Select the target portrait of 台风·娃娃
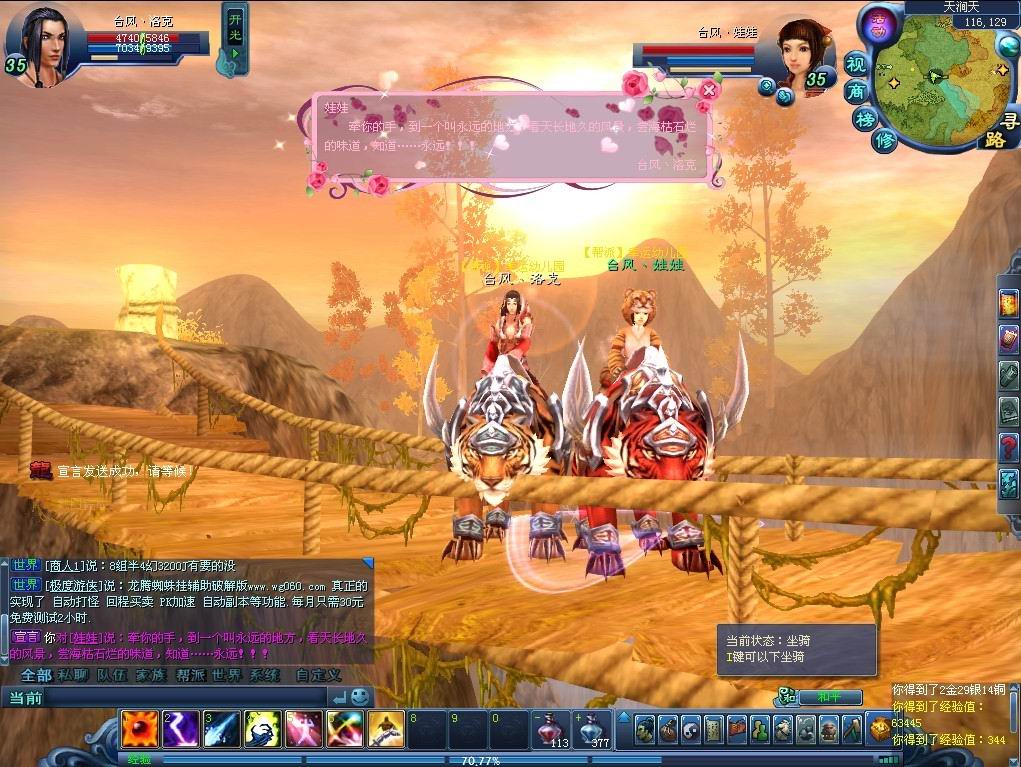Image resolution: width=1021 pixels, height=767 pixels. point(805,52)
